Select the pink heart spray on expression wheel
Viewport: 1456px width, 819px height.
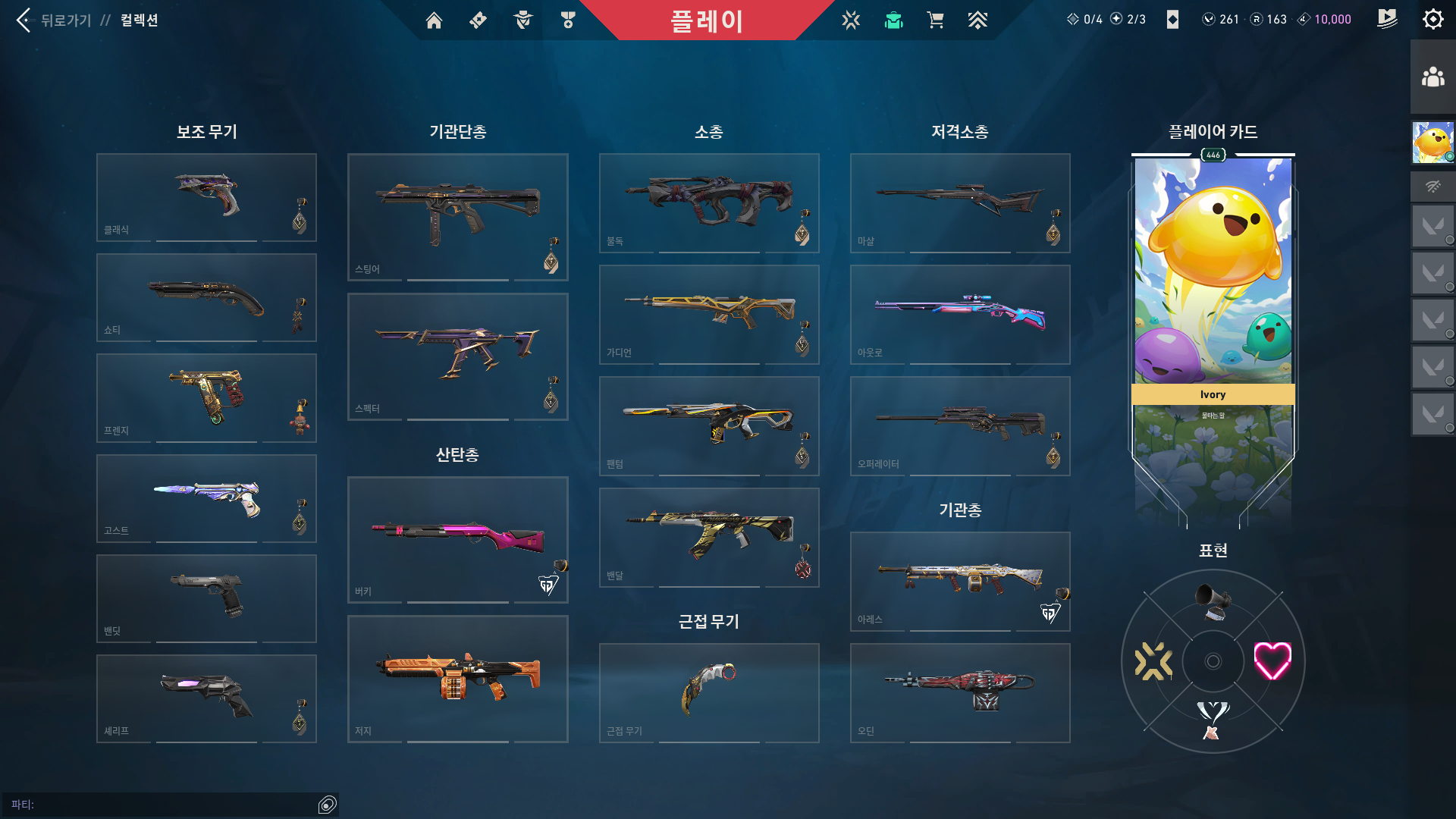click(x=1272, y=661)
